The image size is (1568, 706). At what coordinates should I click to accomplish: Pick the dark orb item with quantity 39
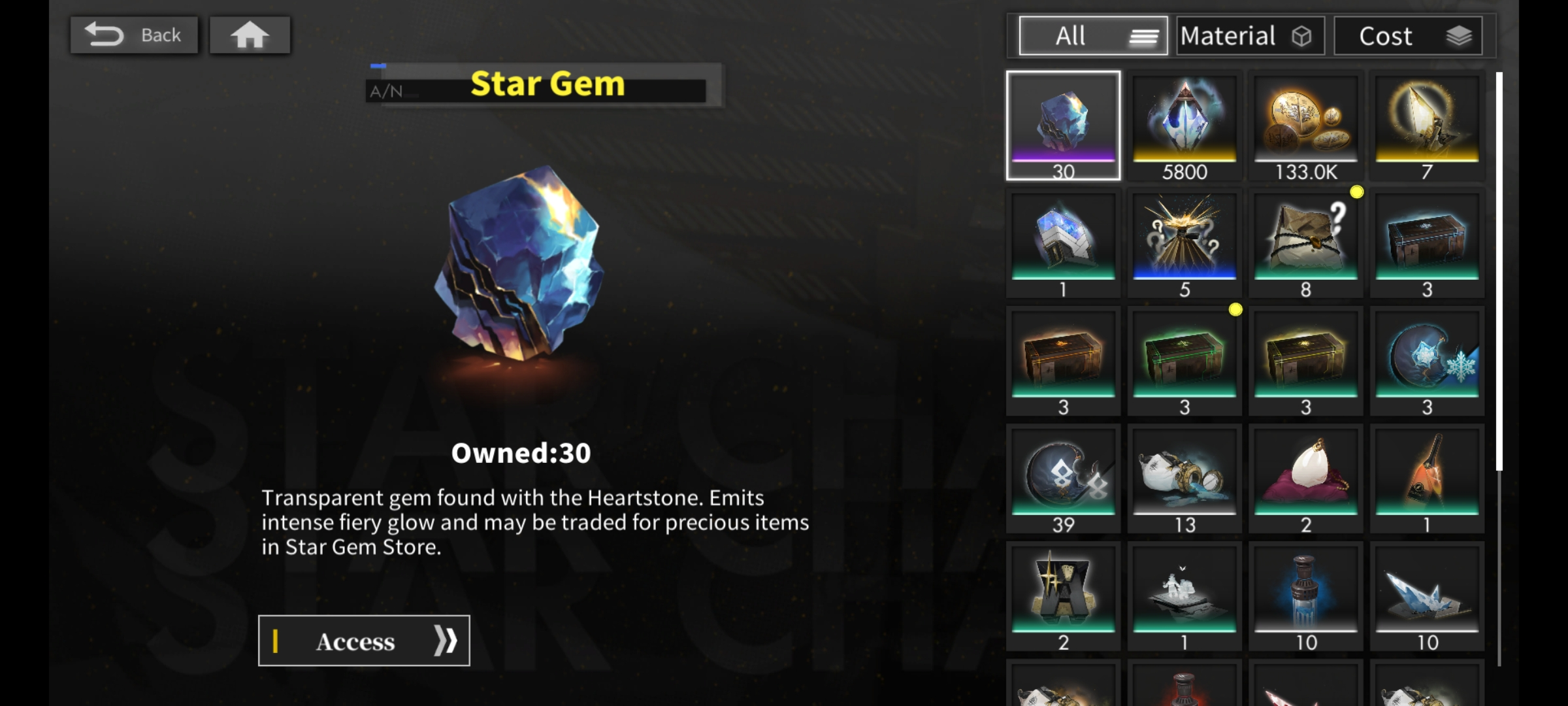[x=1063, y=479]
